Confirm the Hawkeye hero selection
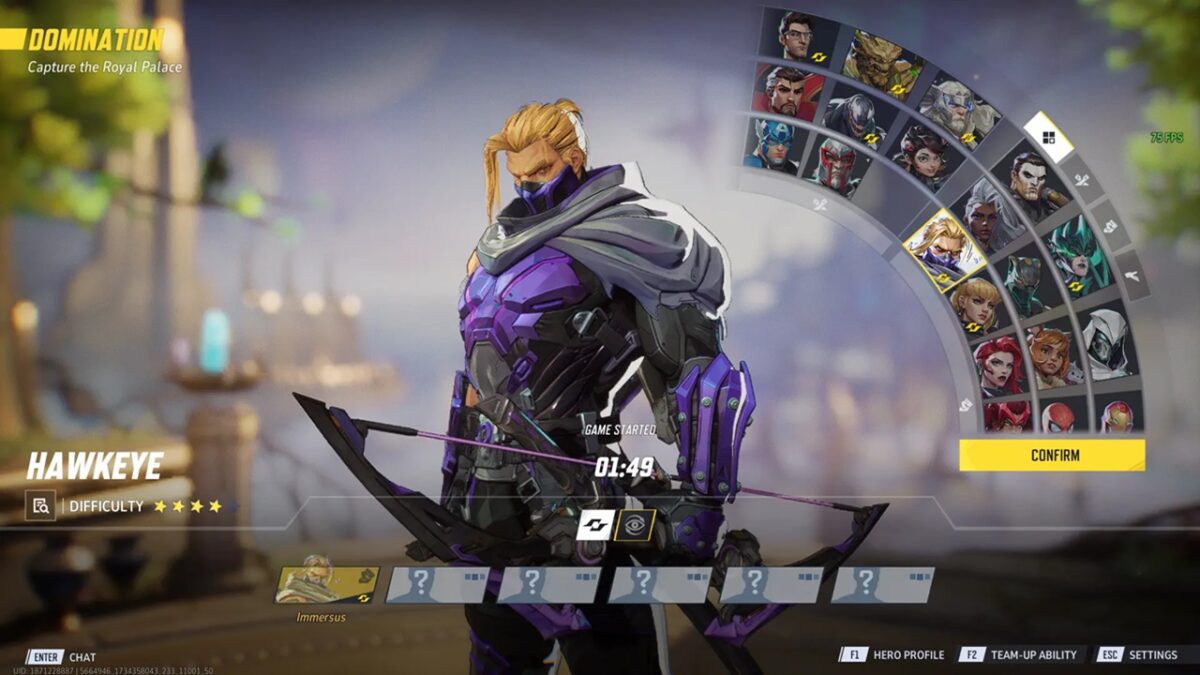 coord(1051,455)
